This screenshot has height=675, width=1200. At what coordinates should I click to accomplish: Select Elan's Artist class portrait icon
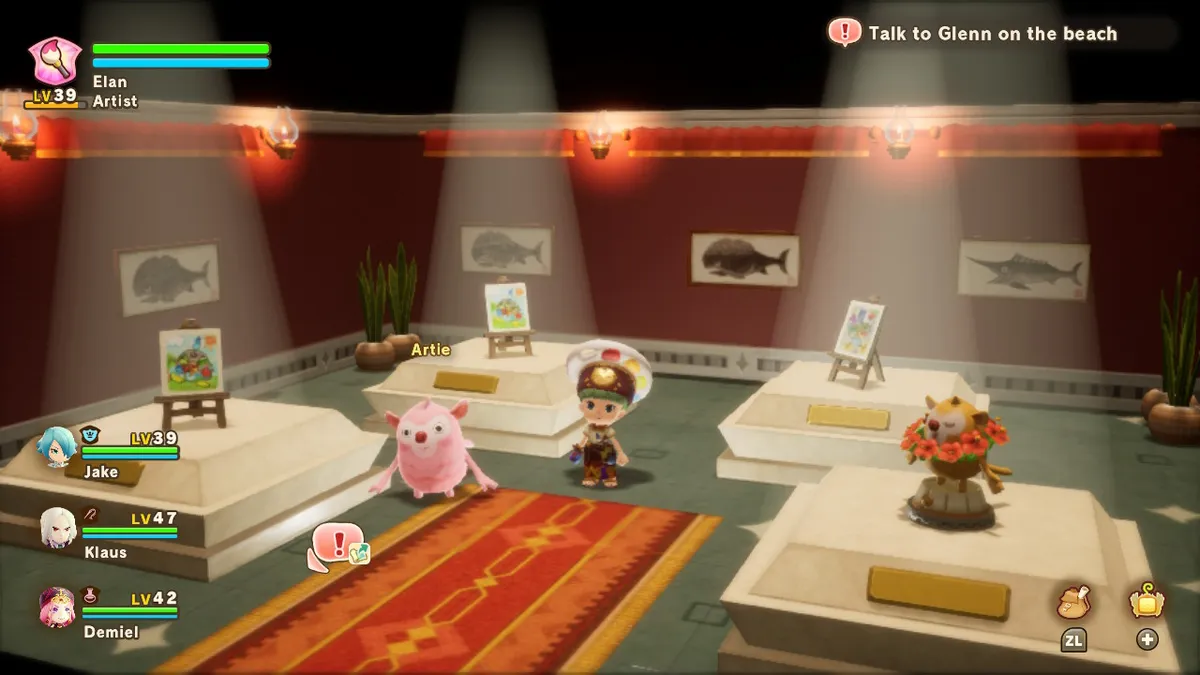[54, 62]
